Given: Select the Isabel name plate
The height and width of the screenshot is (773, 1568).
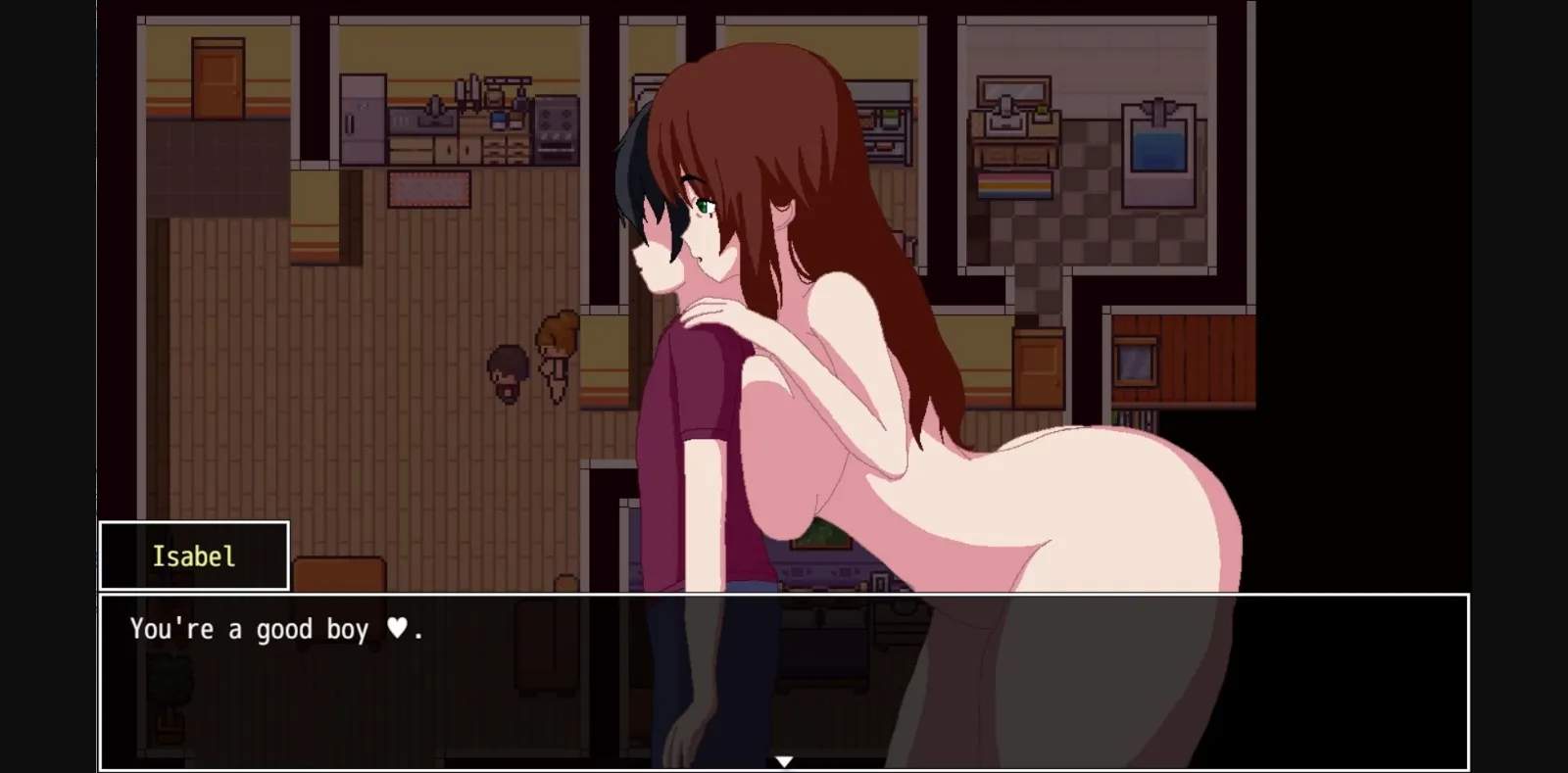Looking at the screenshot, I should click(193, 556).
